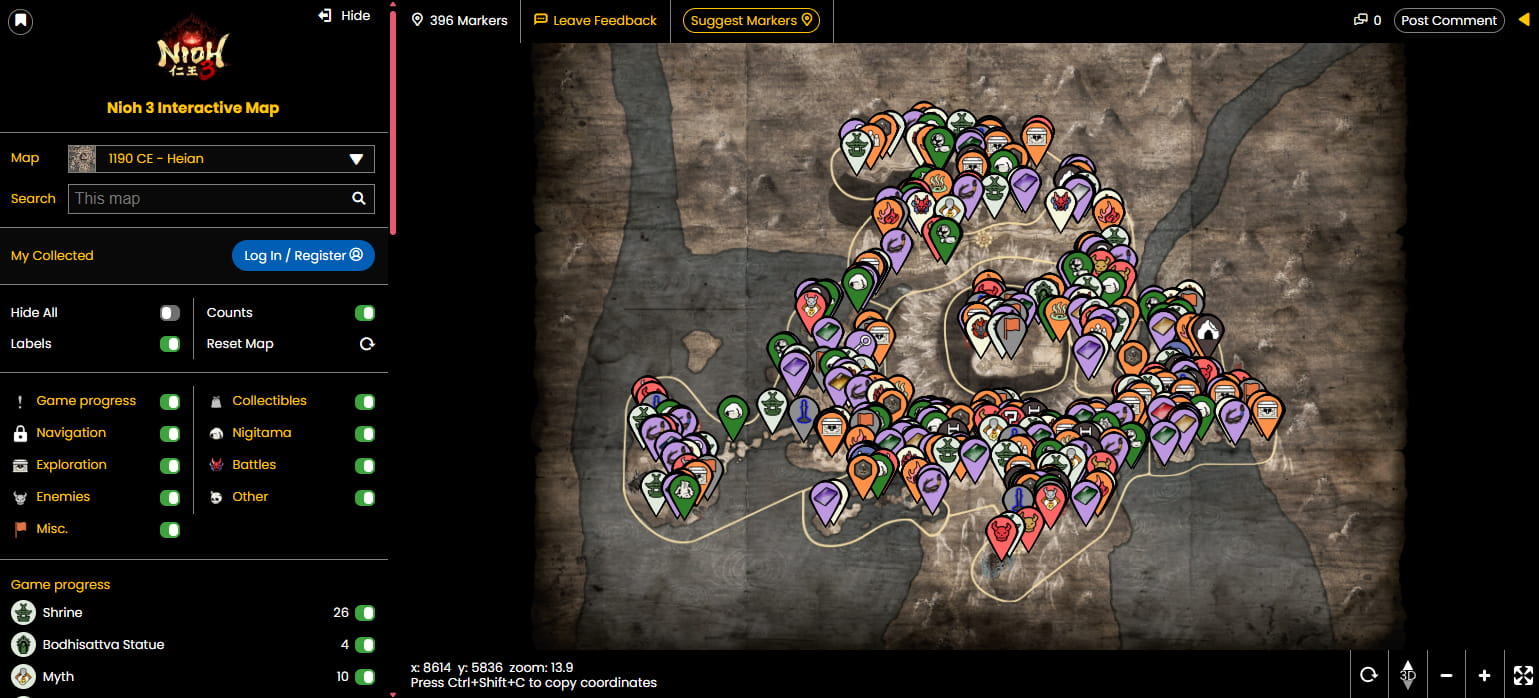Viewport: 1539px width, 698px height.
Task: Toggle Bodhisattva Statue markers
Action: [x=365, y=645]
